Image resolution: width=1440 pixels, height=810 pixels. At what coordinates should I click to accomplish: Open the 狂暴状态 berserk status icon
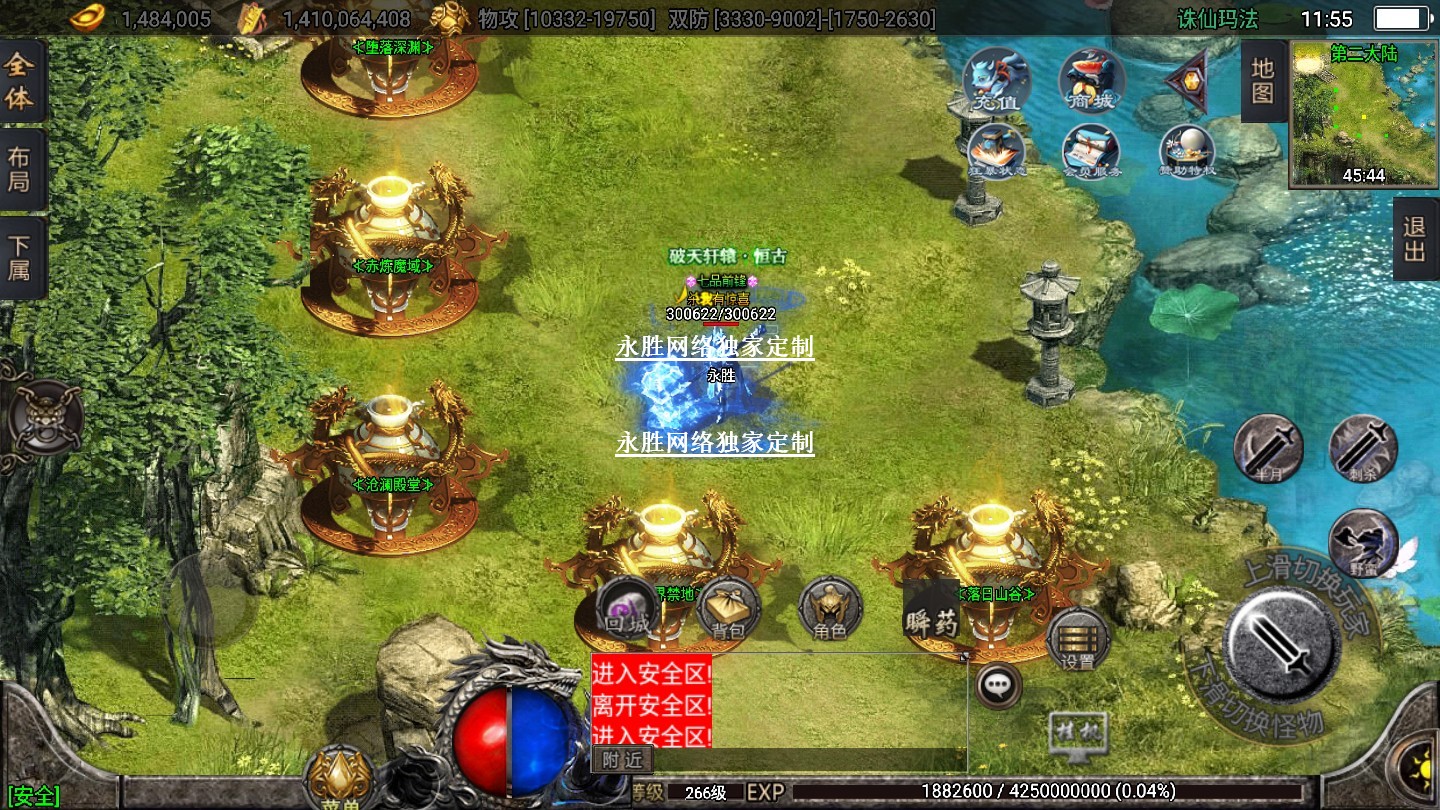coord(994,152)
